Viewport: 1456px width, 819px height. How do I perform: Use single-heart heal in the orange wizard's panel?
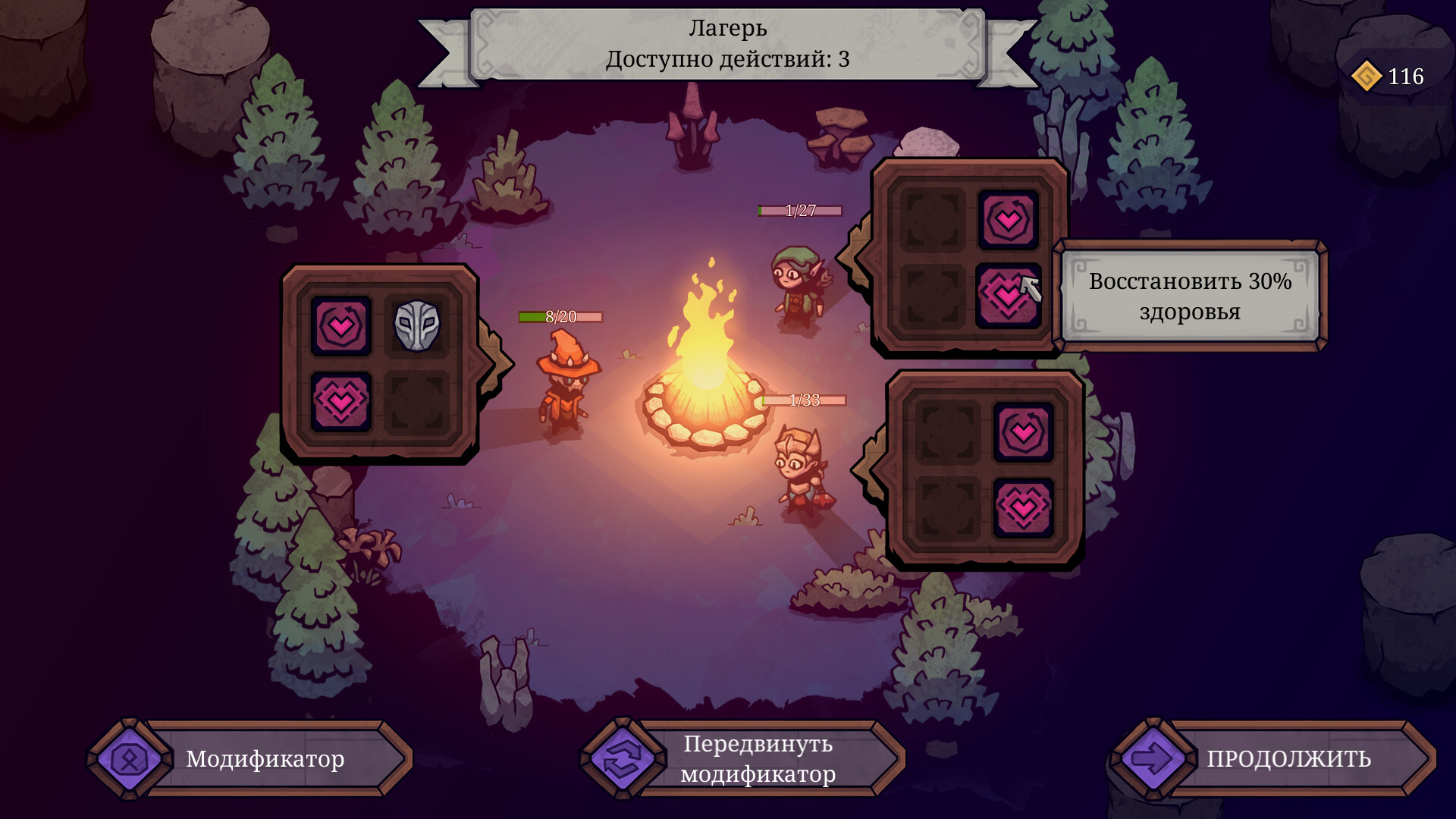coord(340,326)
